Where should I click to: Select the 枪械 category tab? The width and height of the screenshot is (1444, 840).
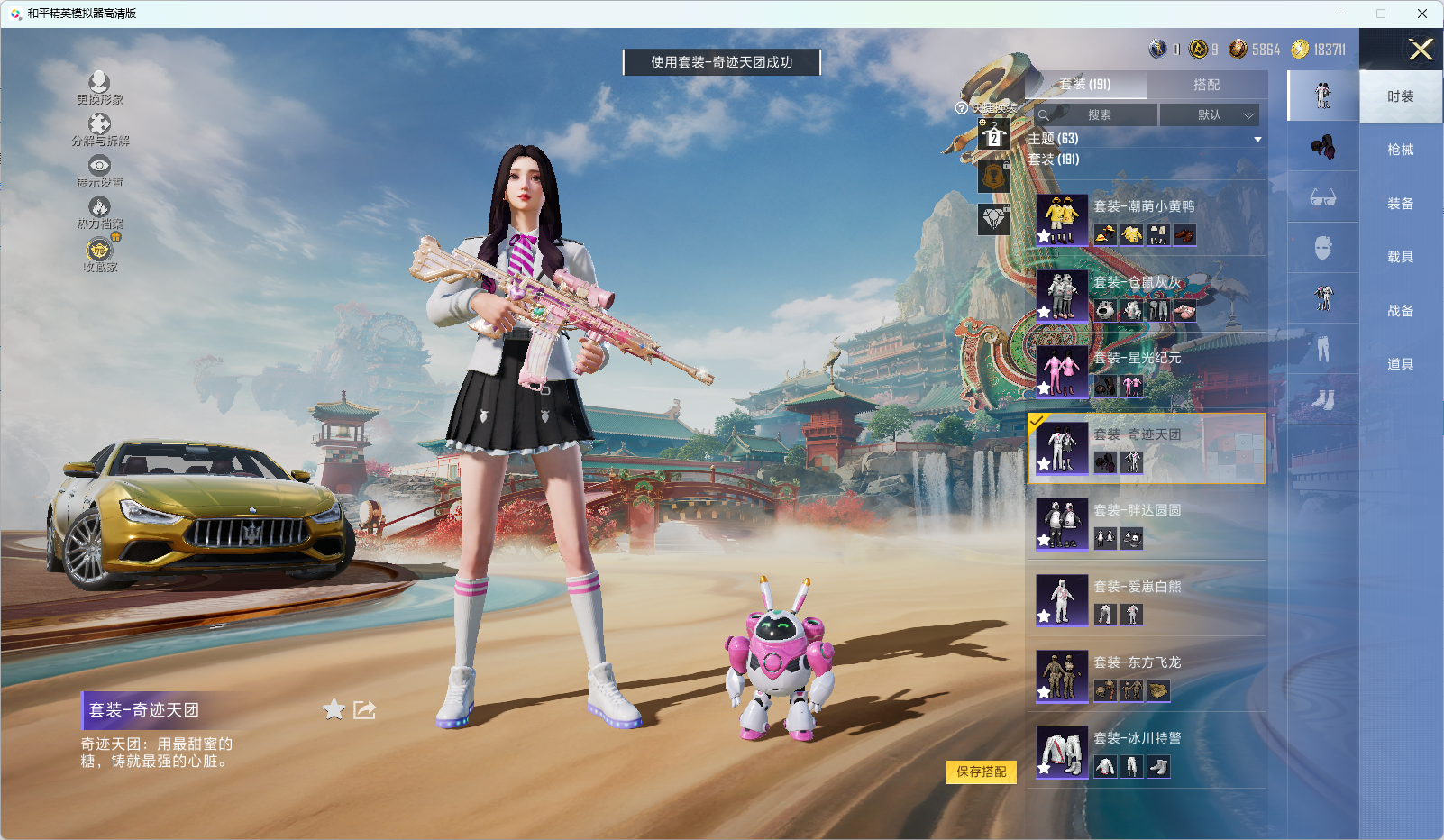1400,149
